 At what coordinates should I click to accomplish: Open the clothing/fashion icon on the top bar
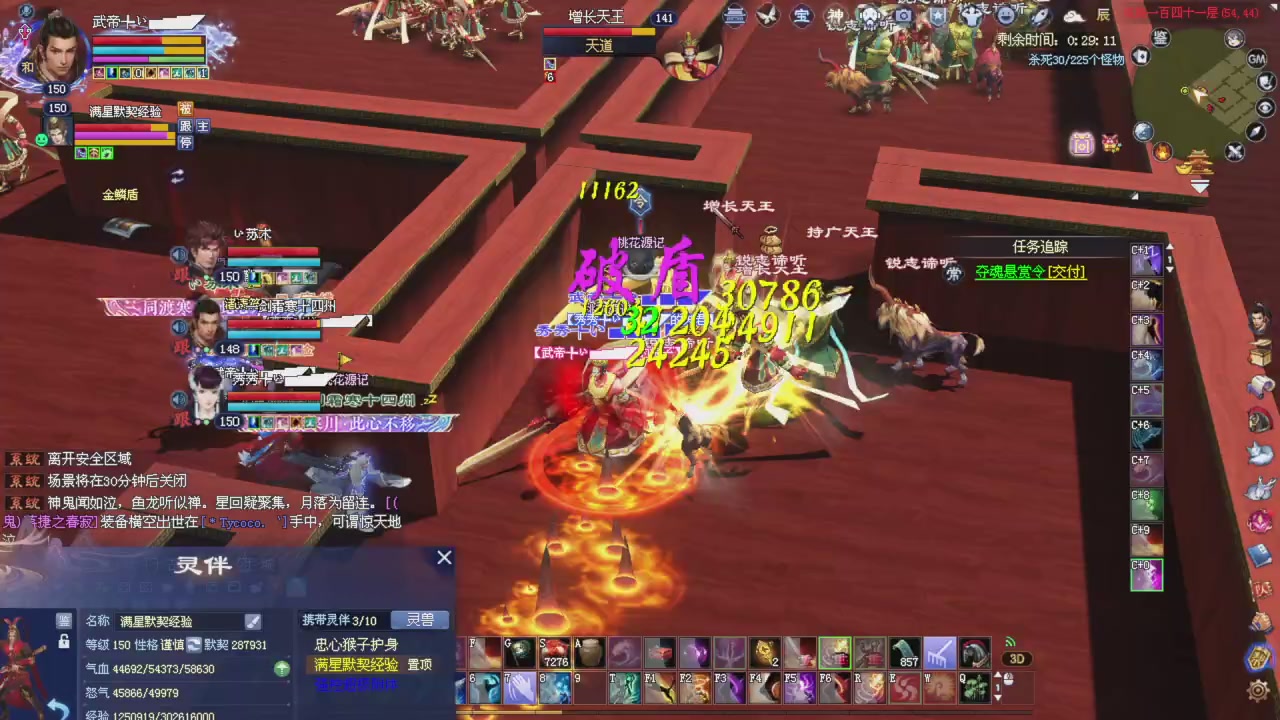coord(970,16)
